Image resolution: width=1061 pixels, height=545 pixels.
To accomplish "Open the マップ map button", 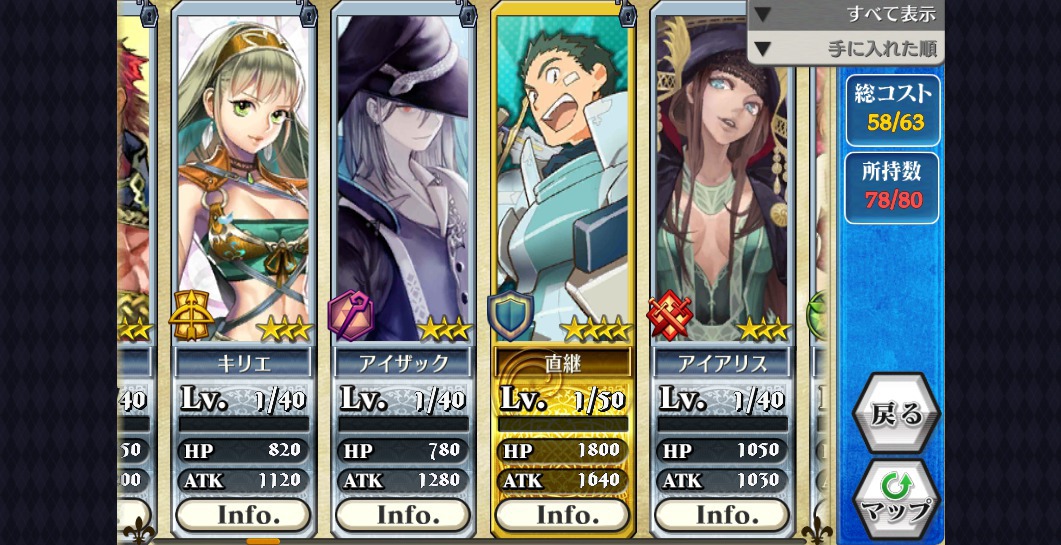I will (x=896, y=498).
